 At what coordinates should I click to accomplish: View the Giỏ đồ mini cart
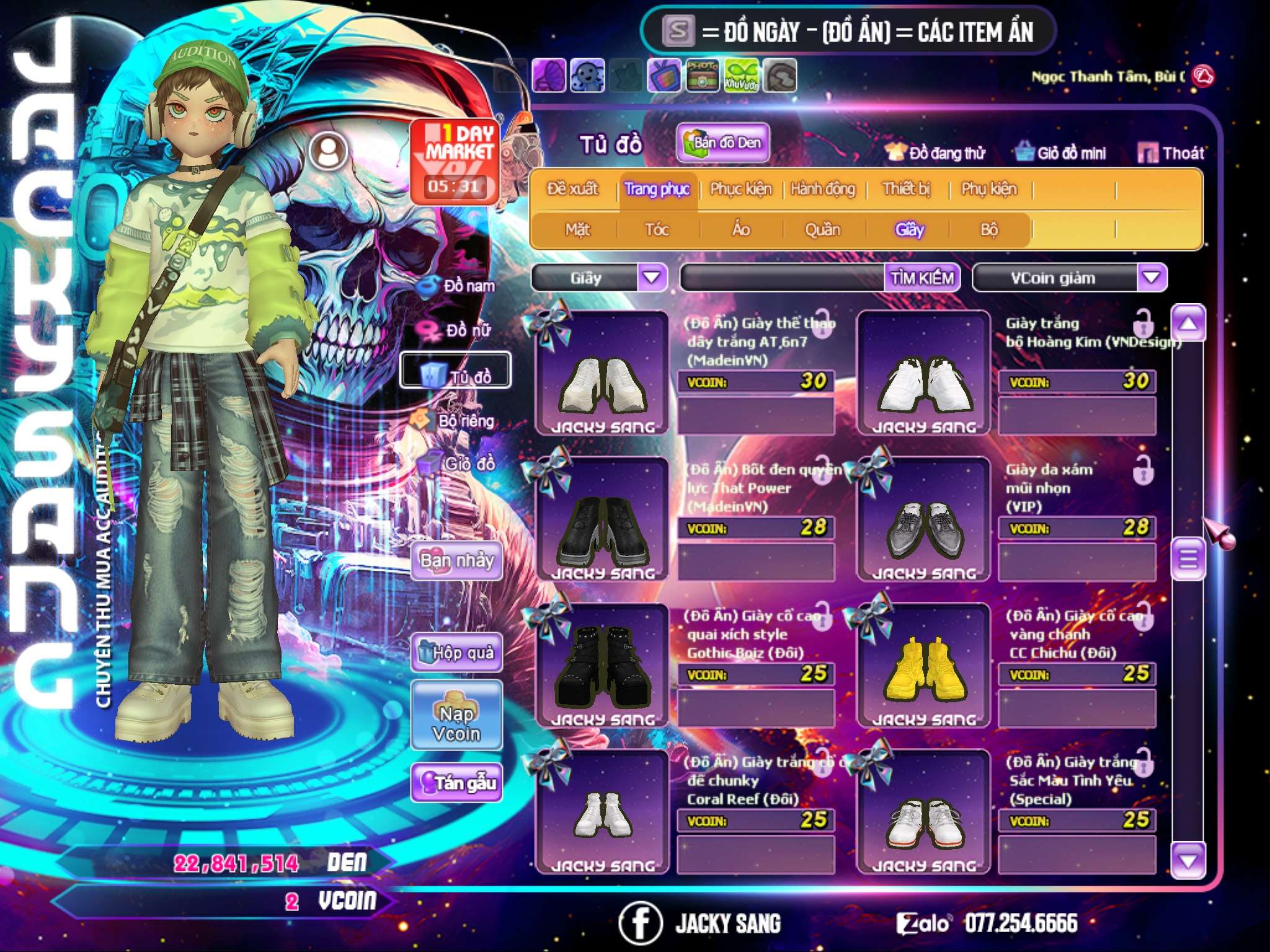(x=1061, y=152)
